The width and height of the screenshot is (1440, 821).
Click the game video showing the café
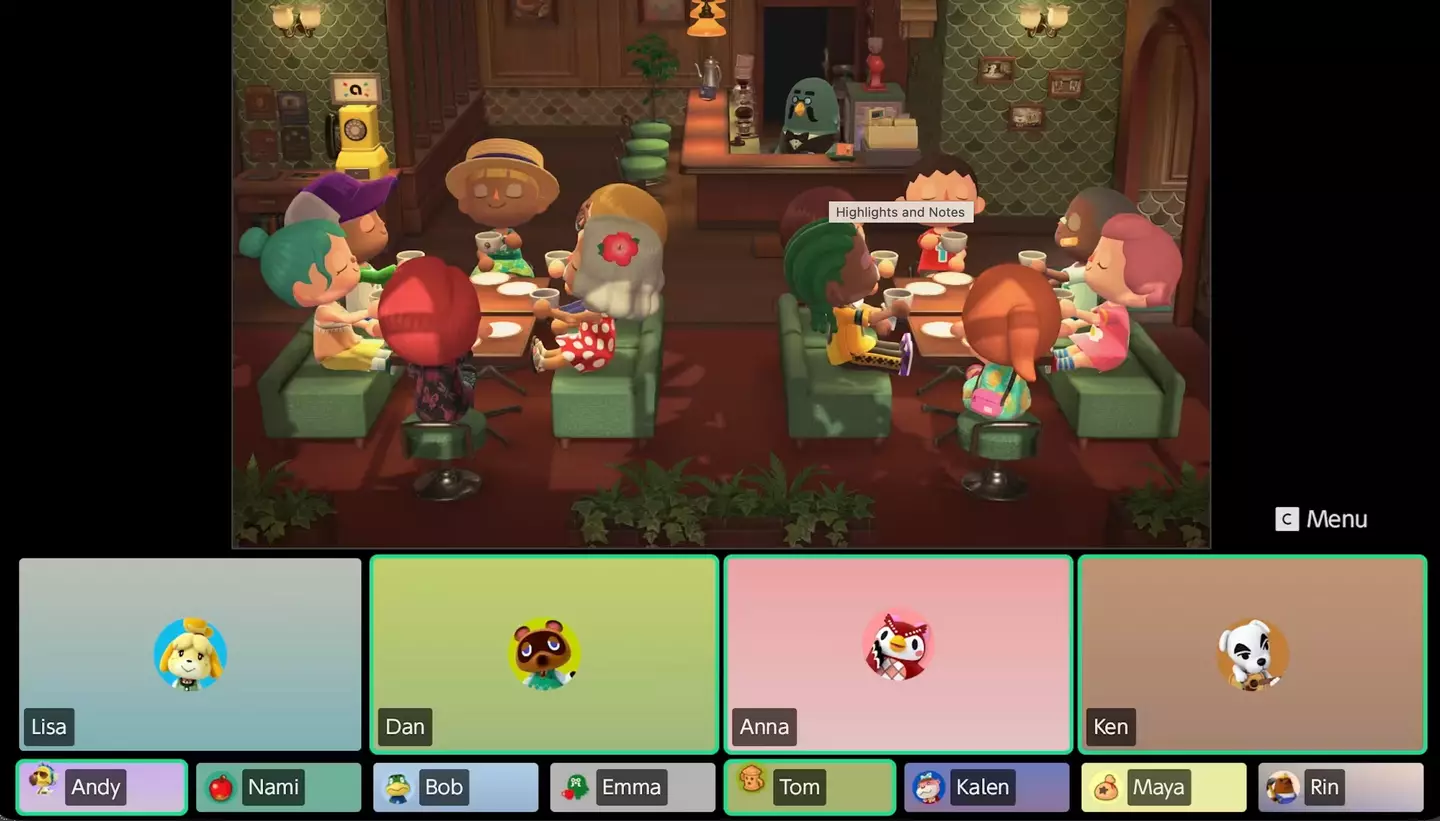tap(720, 275)
